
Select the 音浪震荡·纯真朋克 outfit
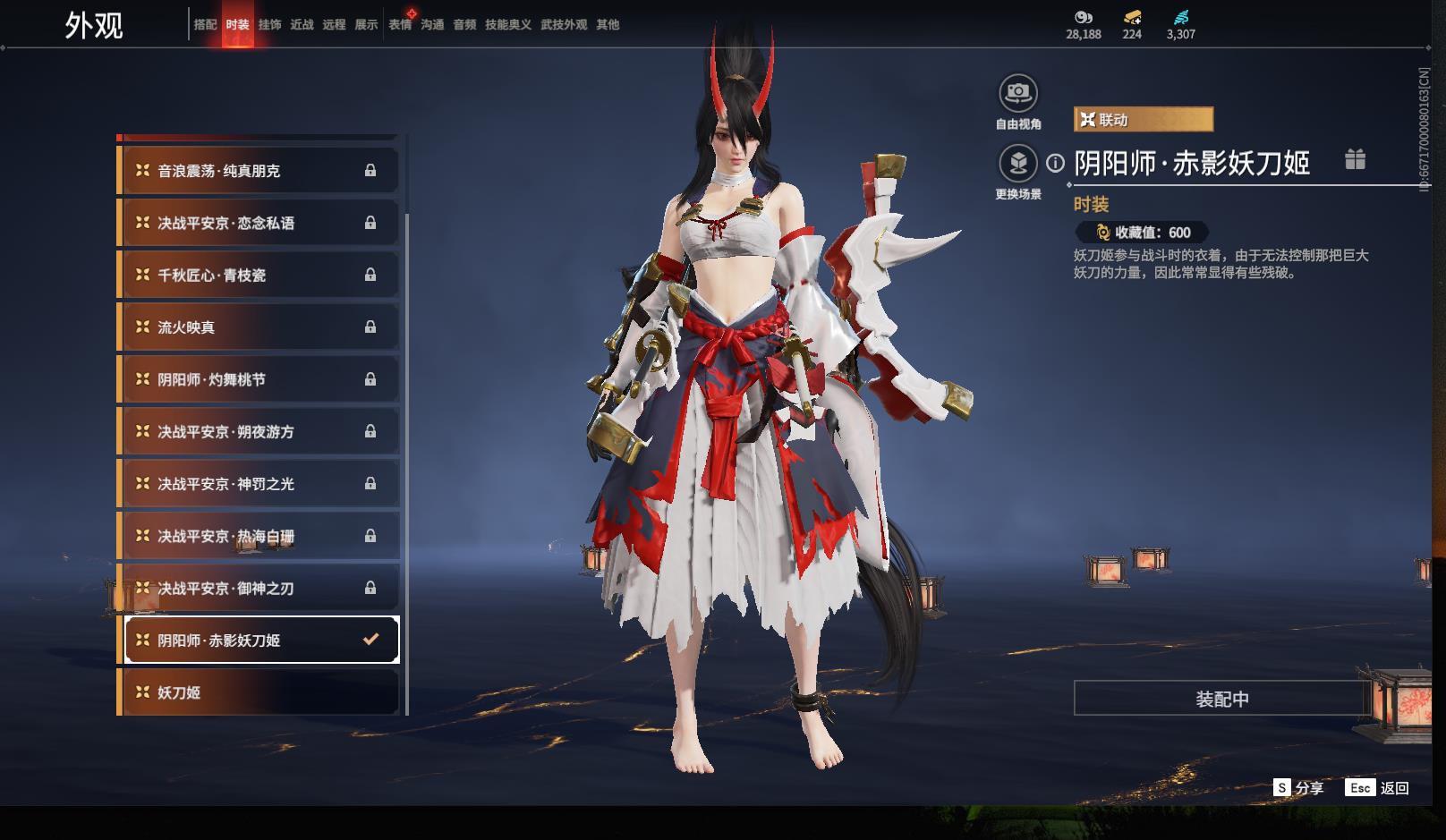259,171
